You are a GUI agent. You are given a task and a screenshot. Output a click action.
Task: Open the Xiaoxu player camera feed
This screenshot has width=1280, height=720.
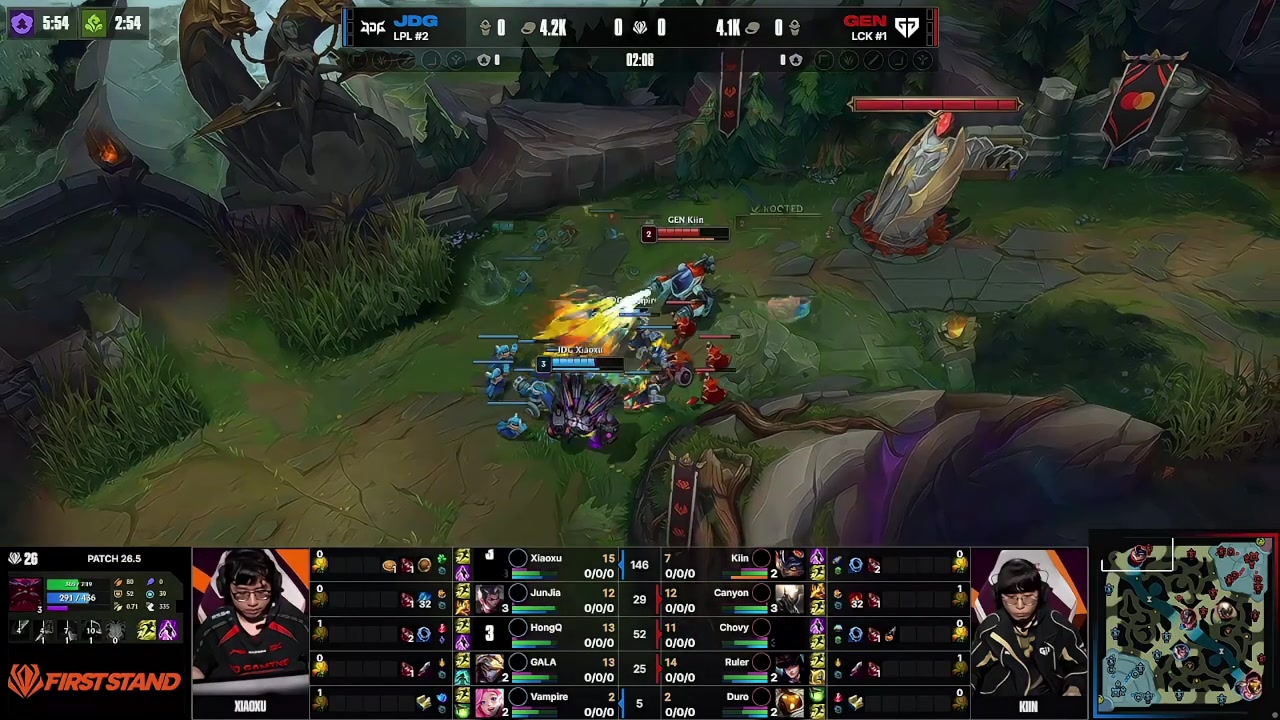[250, 623]
